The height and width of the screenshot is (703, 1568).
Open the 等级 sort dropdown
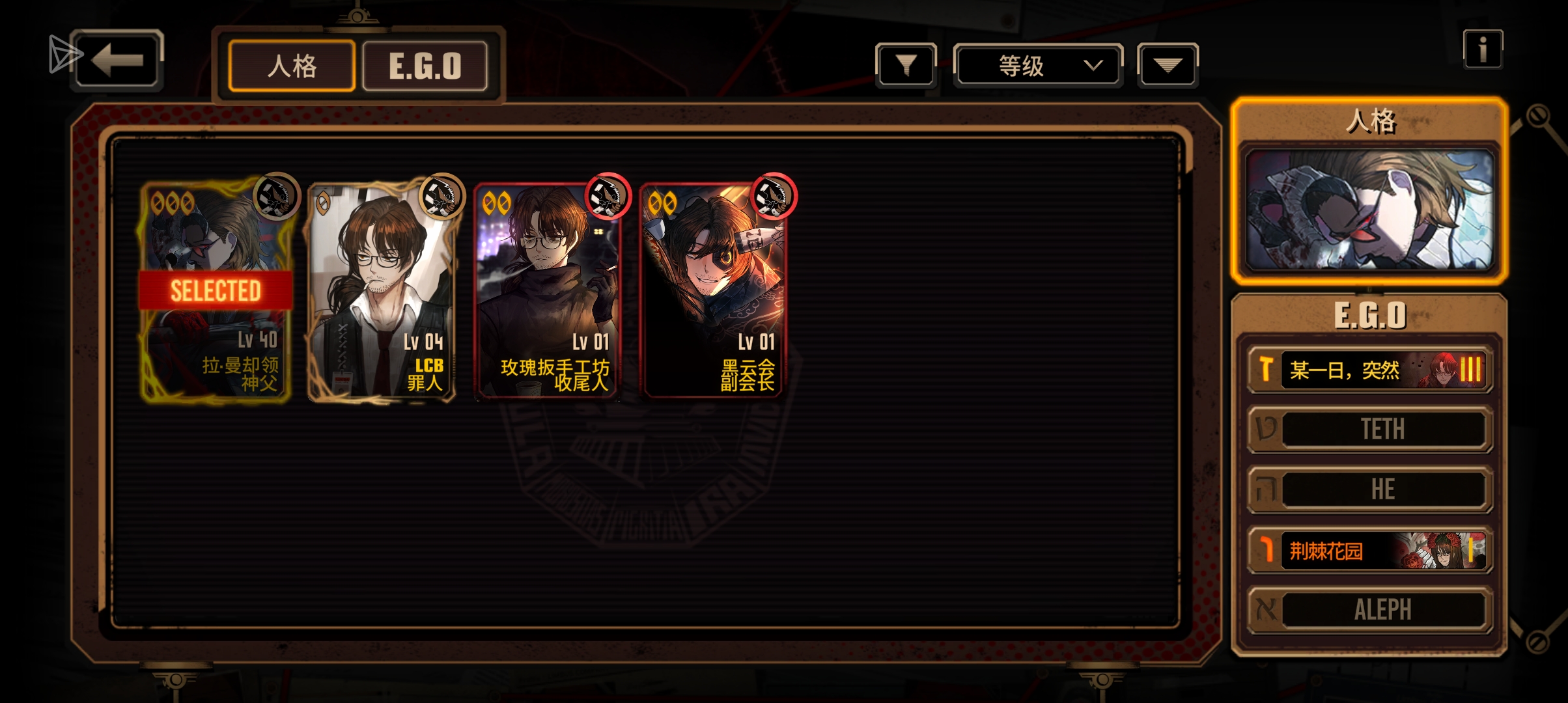[1038, 65]
